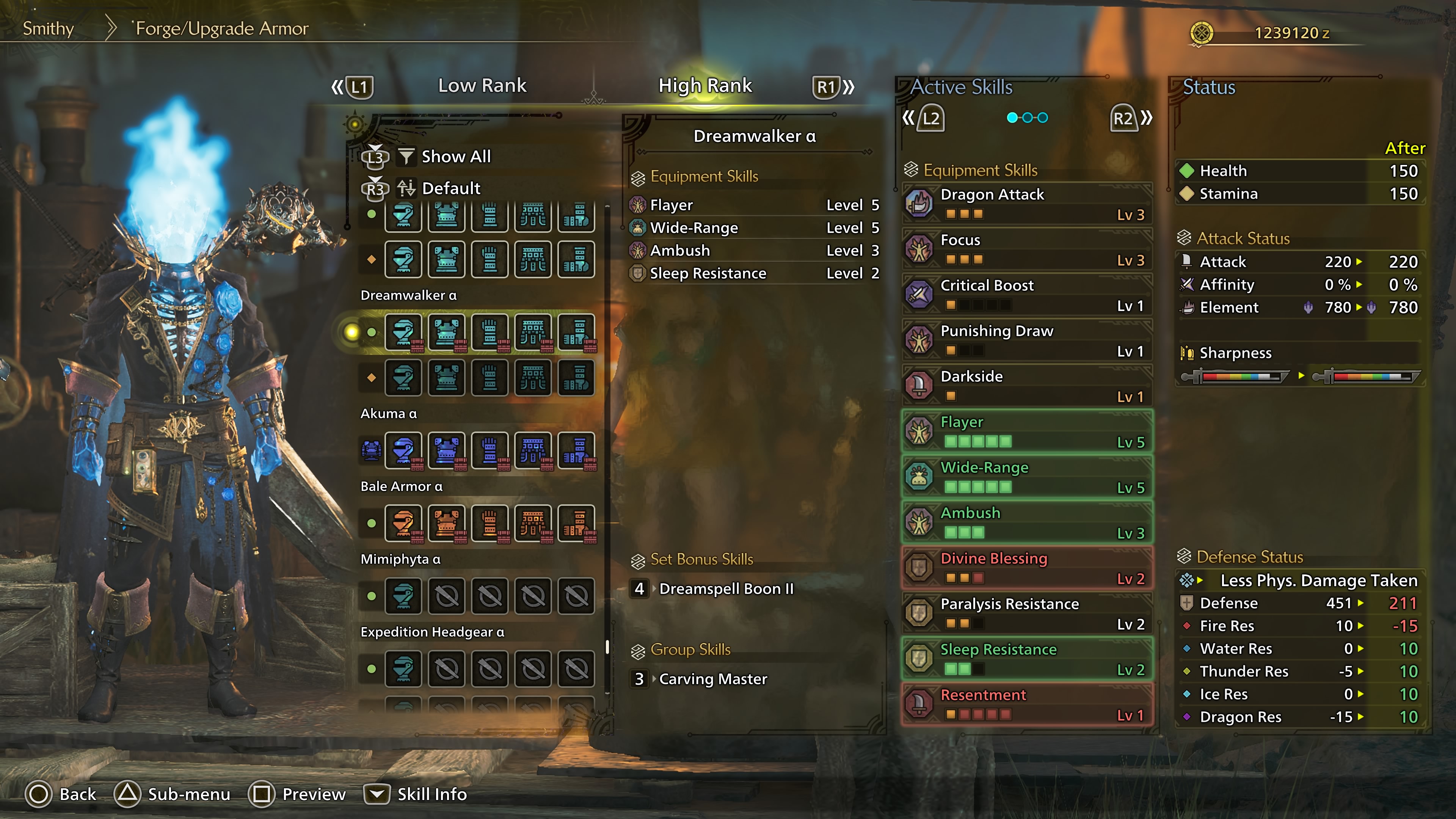Select the Darkside active skill
The image size is (1456, 819).
[x=1026, y=386]
